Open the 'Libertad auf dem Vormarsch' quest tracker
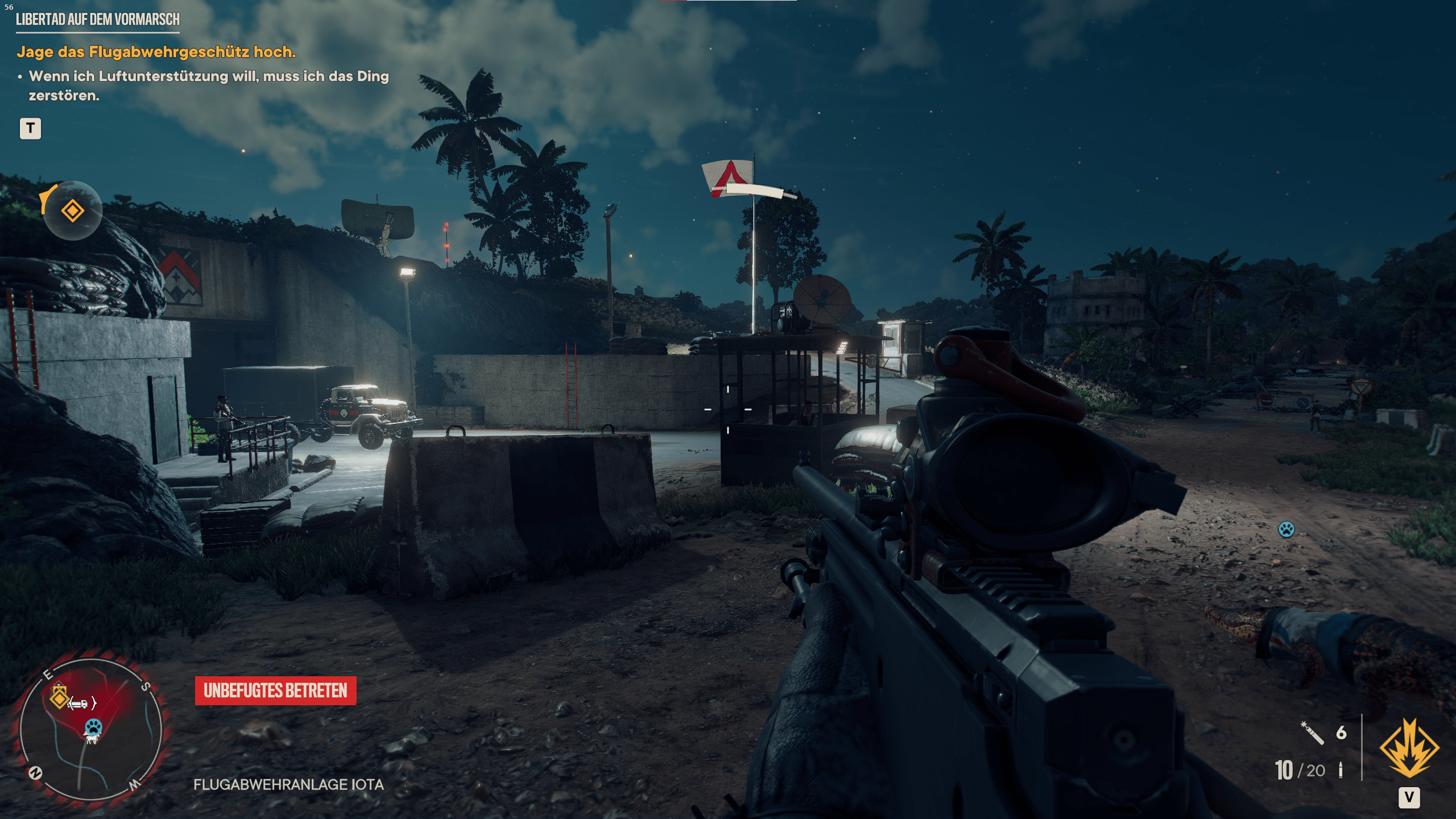This screenshot has width=1456, height=819. click(x=97, y=20)
